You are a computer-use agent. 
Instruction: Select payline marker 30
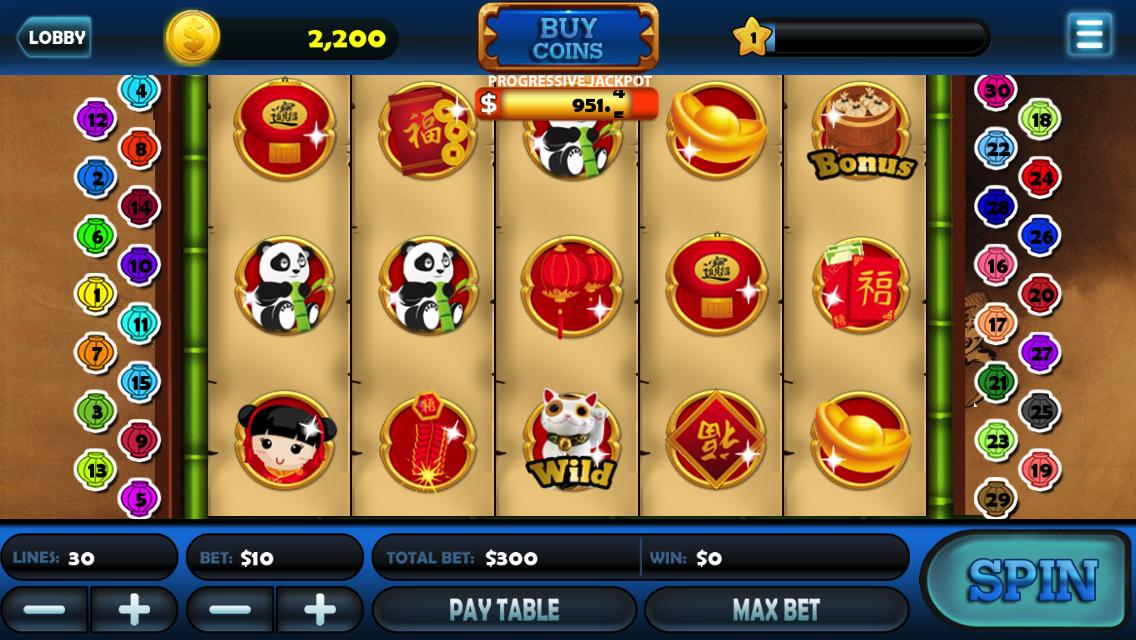pyautogui.click(x=996, y=91)
